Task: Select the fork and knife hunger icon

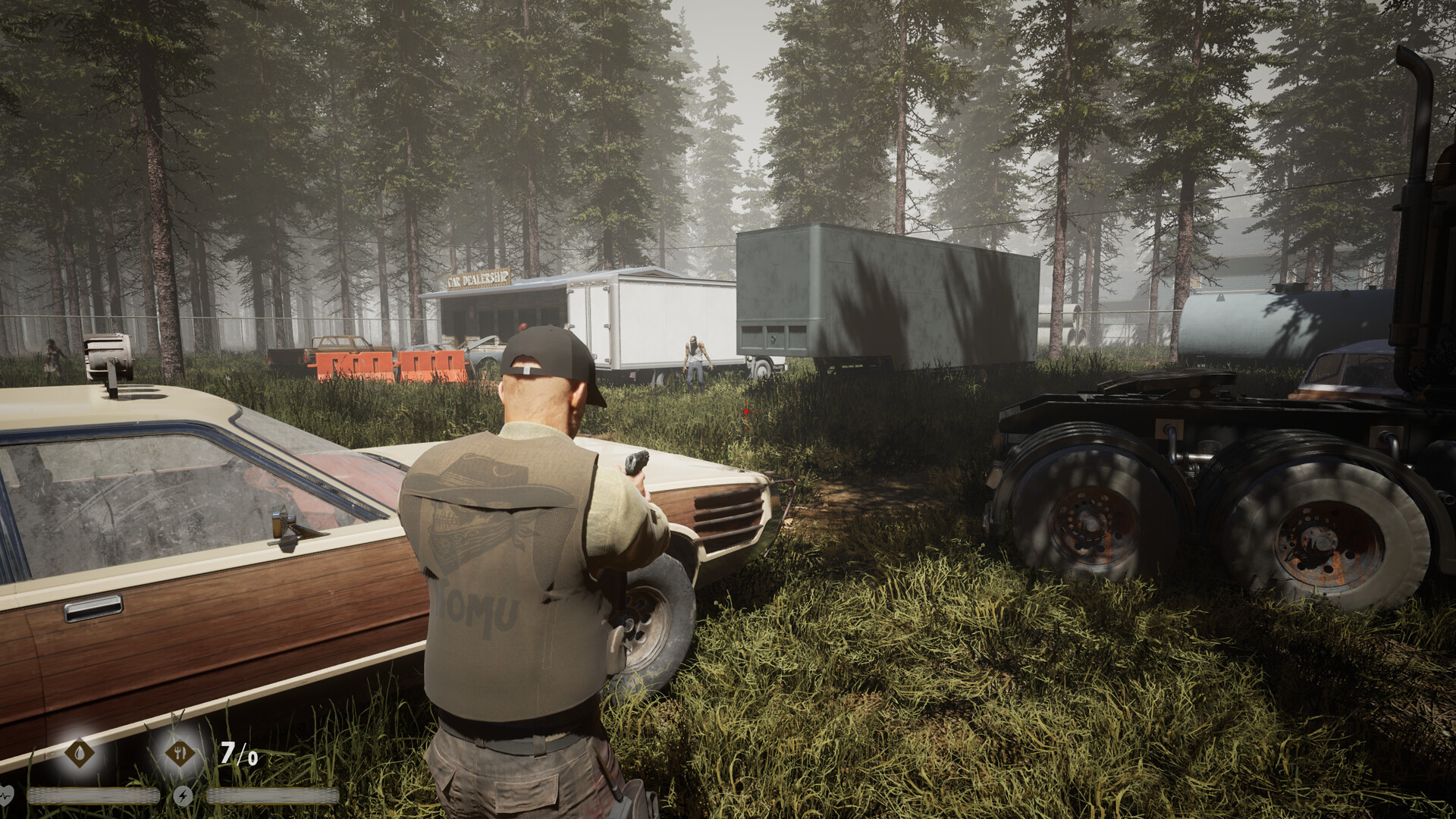Action: [x=180, y=753]
